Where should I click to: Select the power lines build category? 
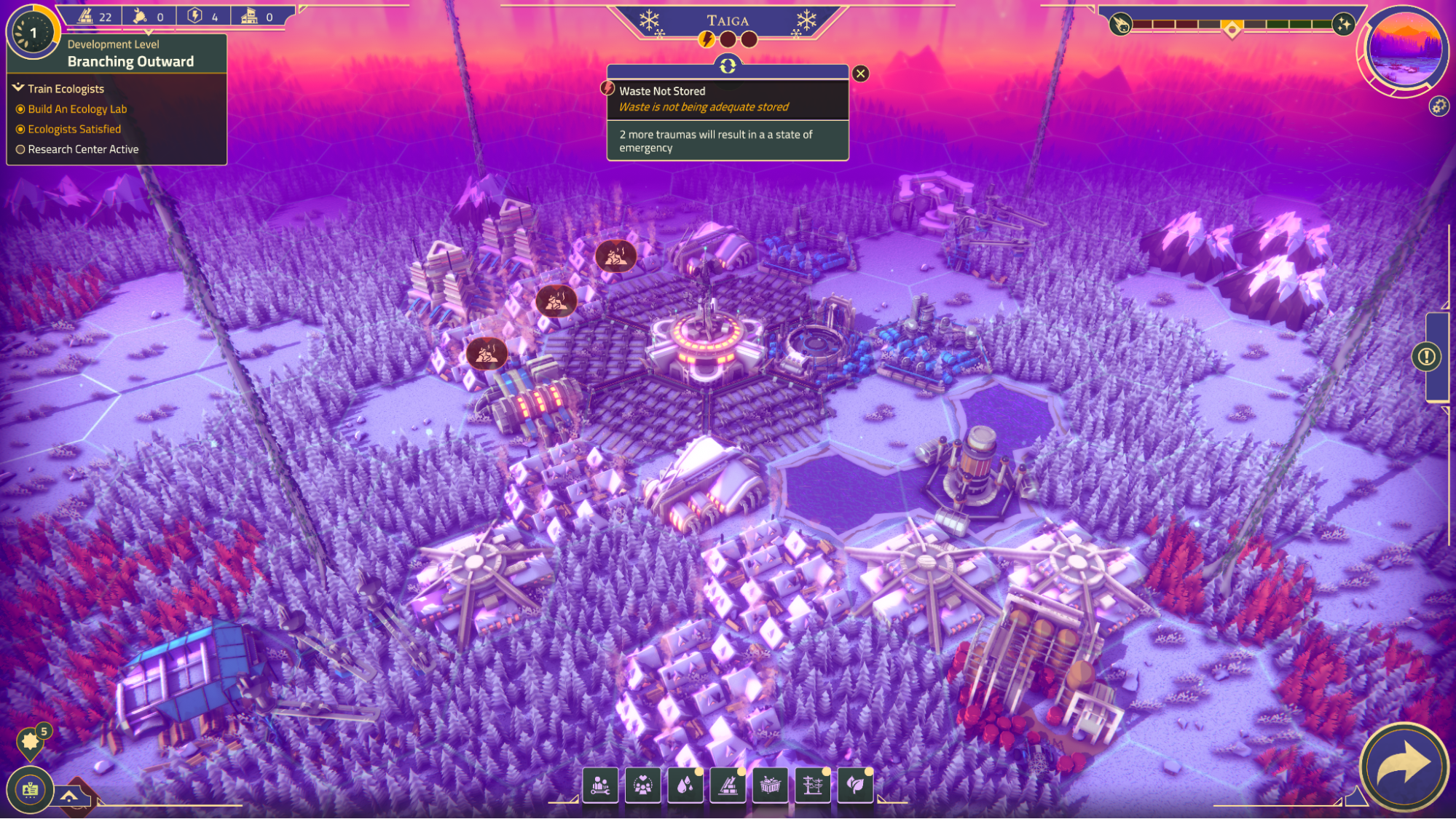point(813,786)
